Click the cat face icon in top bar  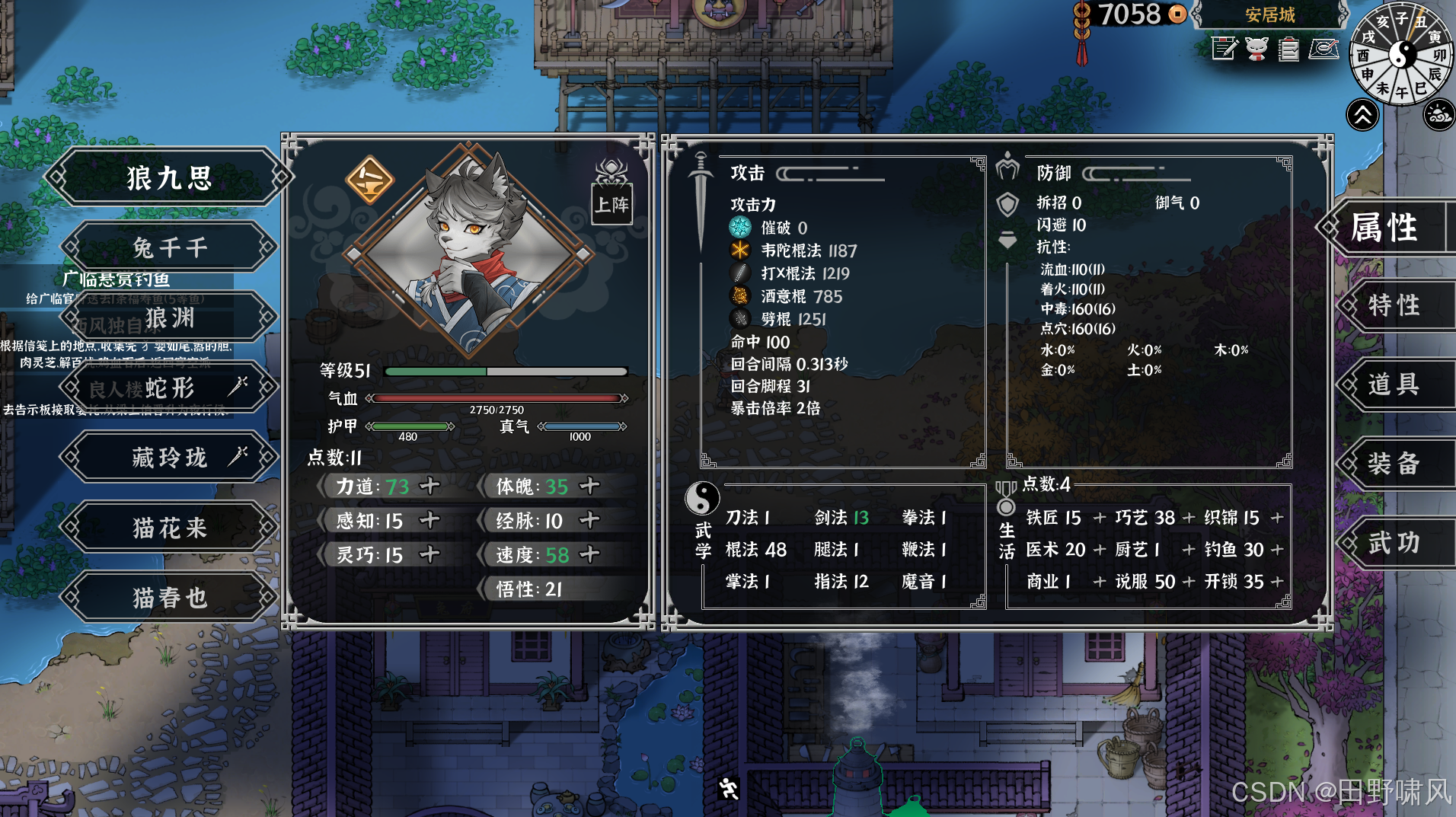pyautogui.click(x=1256, y=49)
